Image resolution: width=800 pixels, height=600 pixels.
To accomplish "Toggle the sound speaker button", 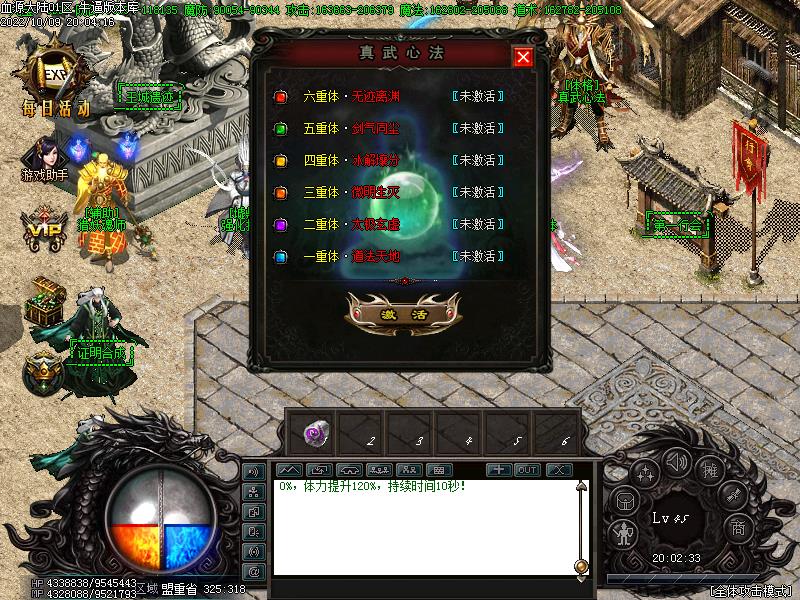I will tap(678, 461).
